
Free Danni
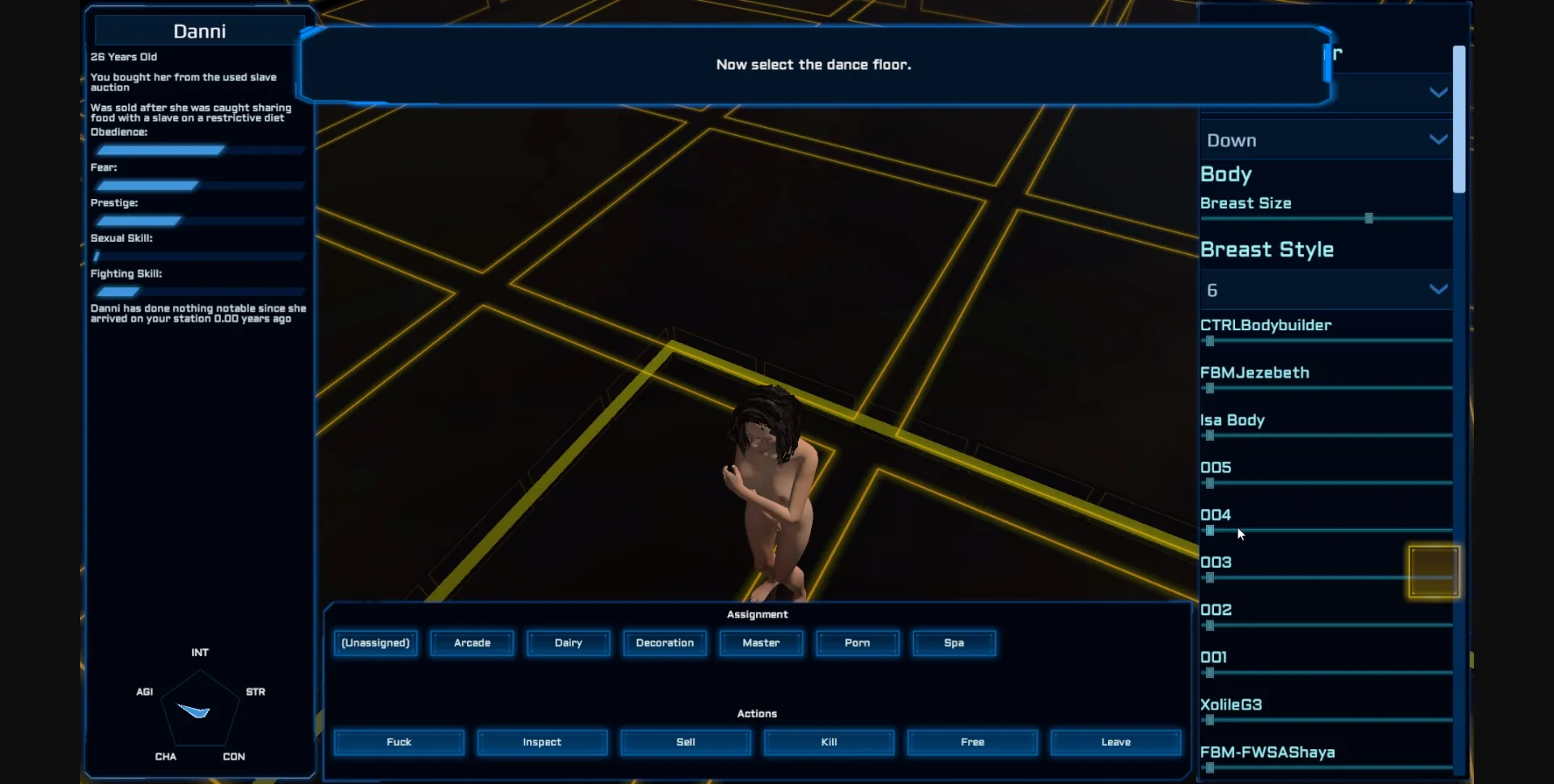click(x=971, y=742)
